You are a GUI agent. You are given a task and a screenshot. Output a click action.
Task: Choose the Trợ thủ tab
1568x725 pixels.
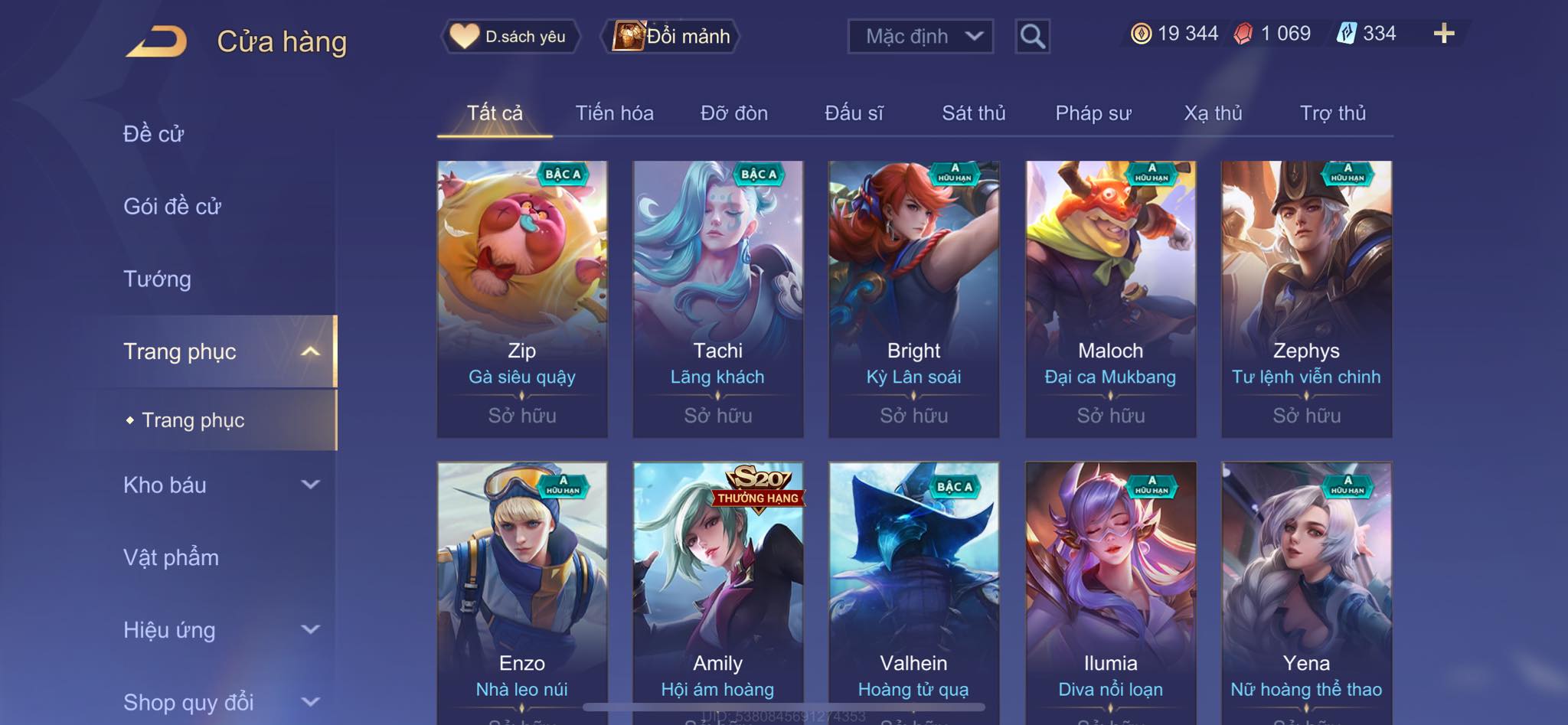click(x=1332, y=113)
